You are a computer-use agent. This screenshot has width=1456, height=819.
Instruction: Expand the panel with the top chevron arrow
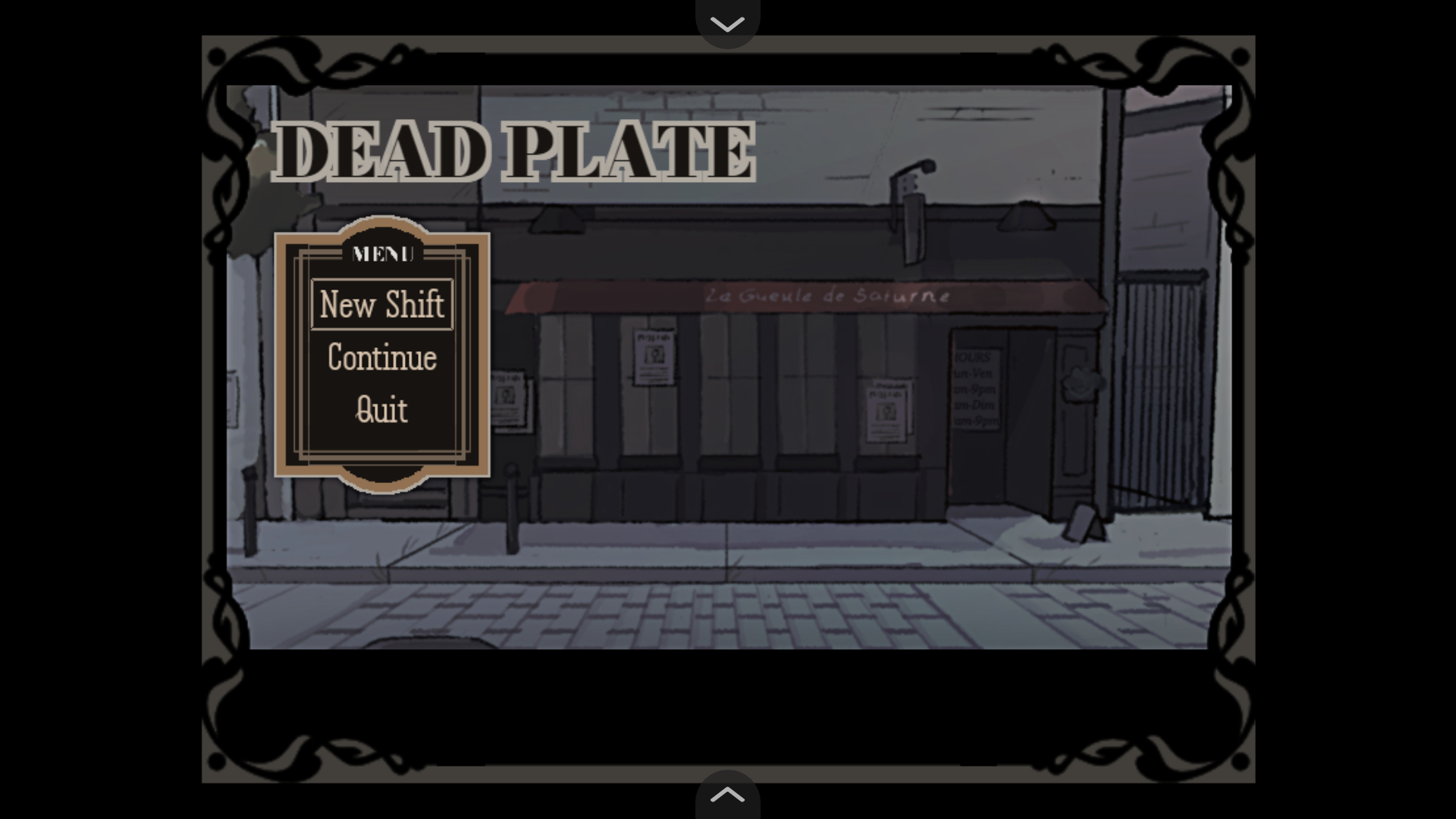(727, 795)
